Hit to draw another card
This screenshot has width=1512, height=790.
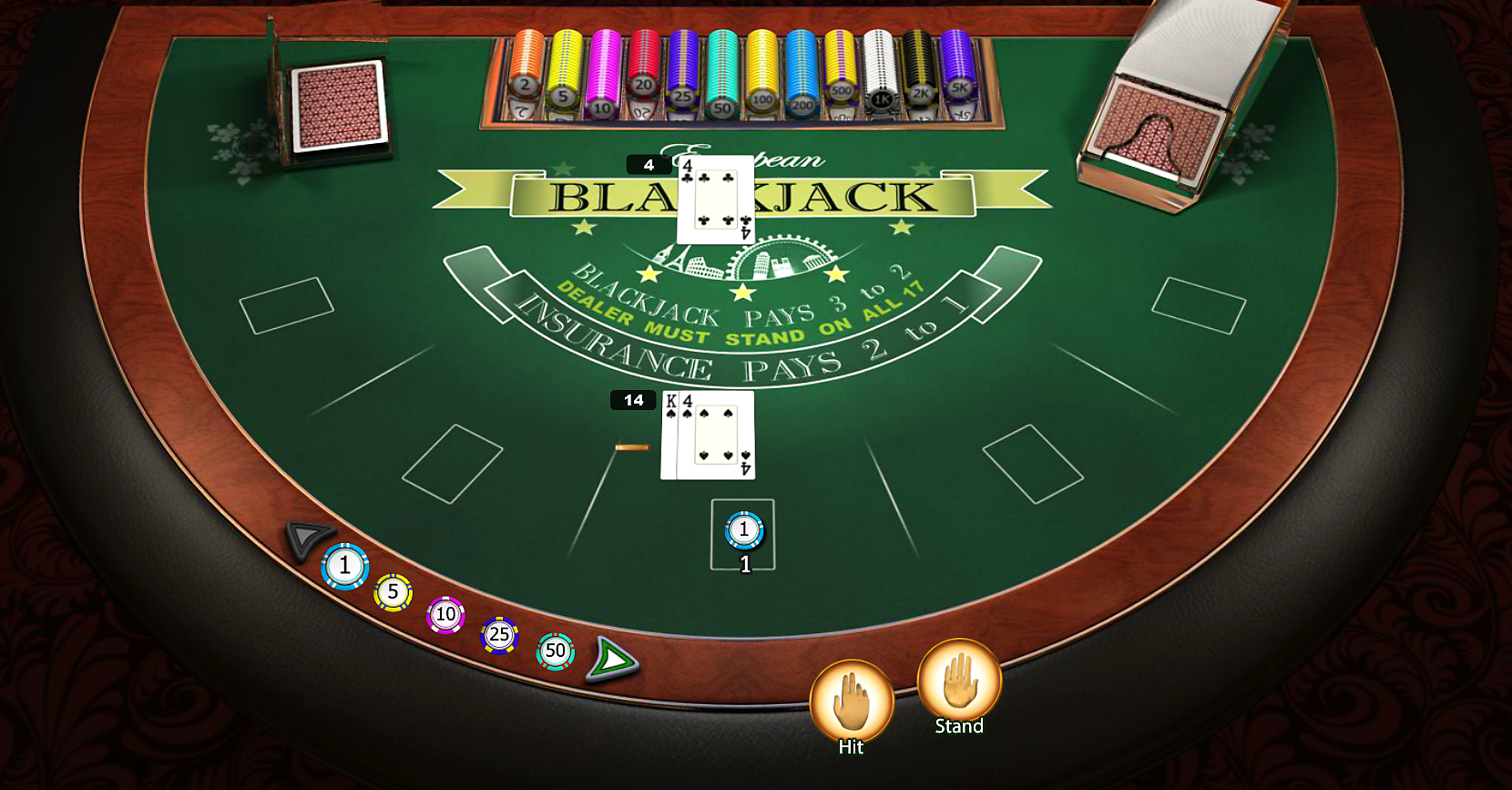click(851, 702)
